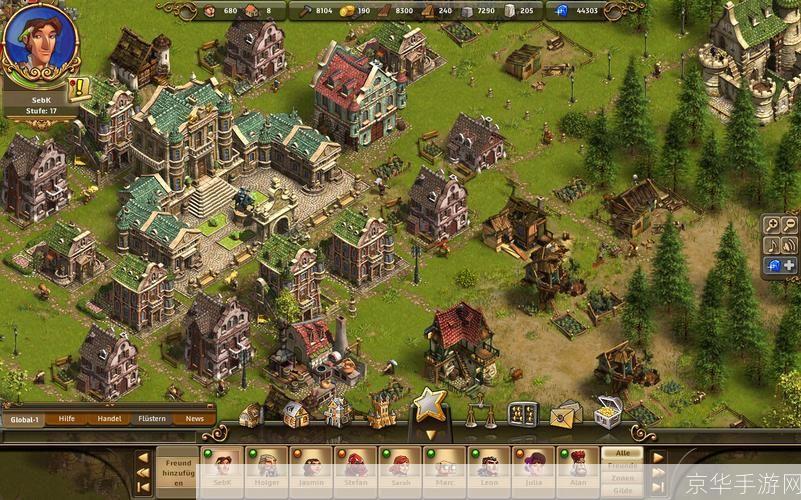Click the yellow exclamation quest icon
This screenshot has width=801, height=500.
(x=78, y=87)
